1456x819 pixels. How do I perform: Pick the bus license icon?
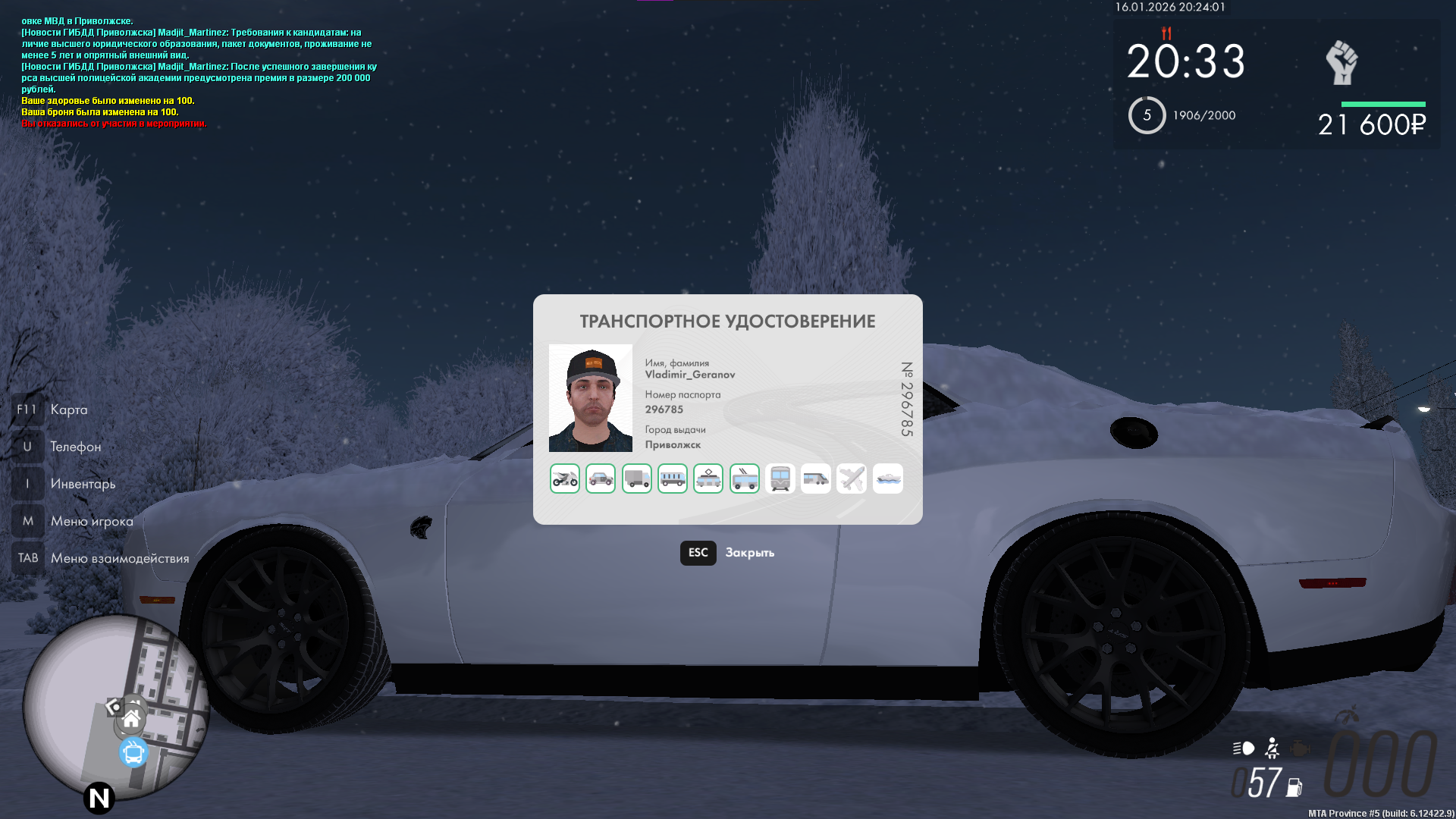pyautogui.click(x=673, y=479)
